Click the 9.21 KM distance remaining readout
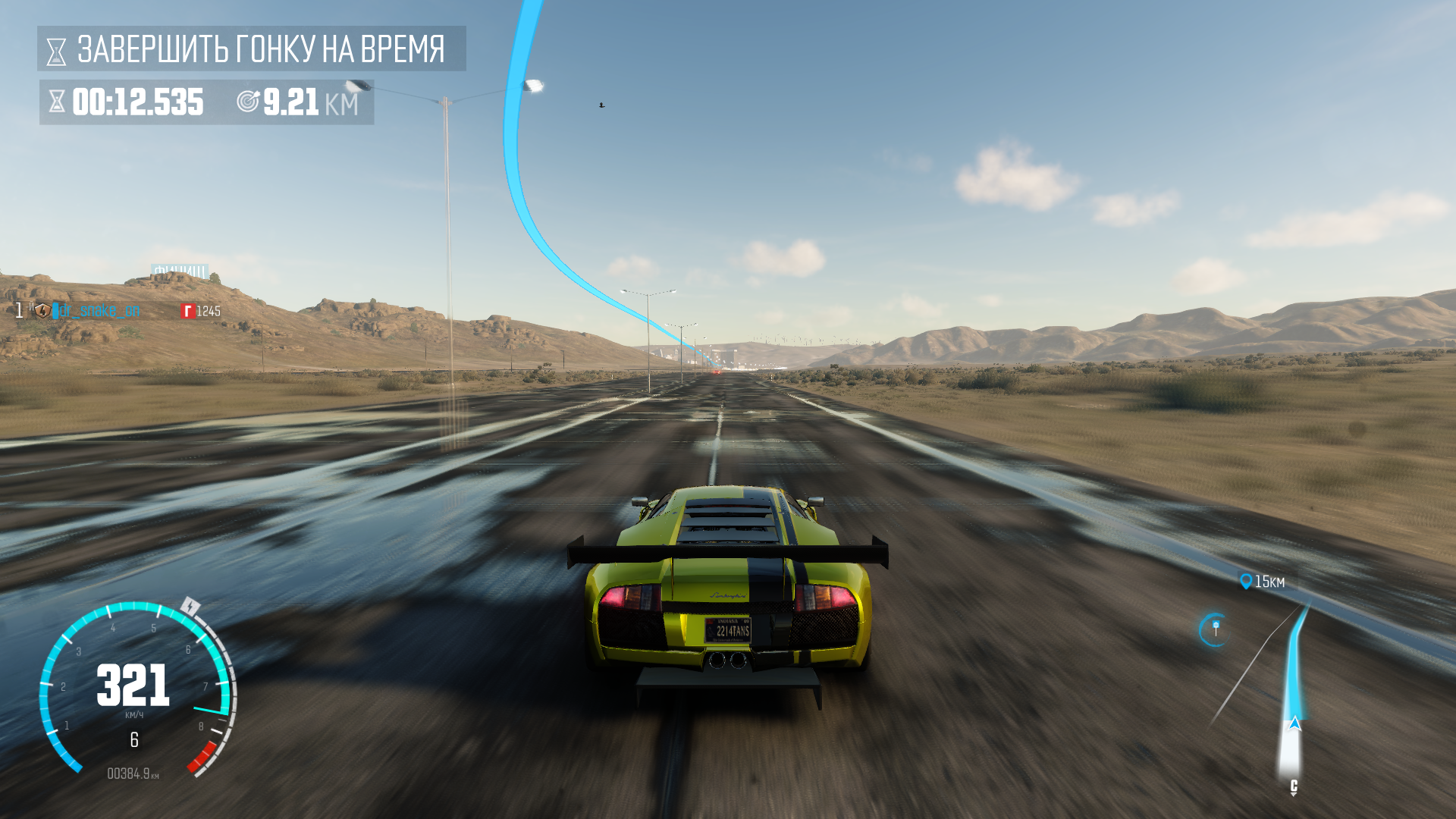Viewport: 1456px width, 819px height. point(303,102)
